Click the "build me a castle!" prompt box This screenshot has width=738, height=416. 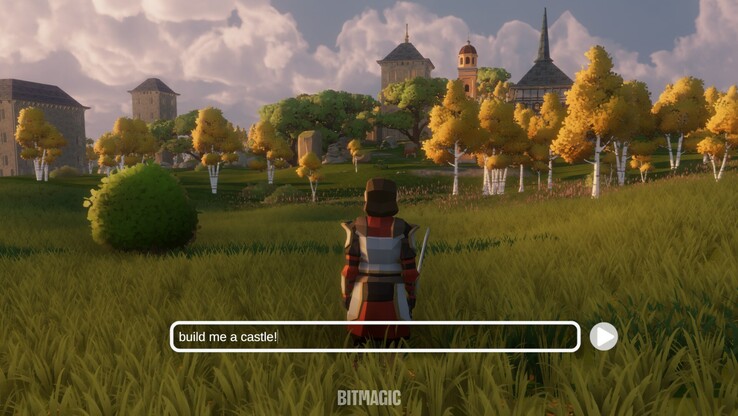375,337
